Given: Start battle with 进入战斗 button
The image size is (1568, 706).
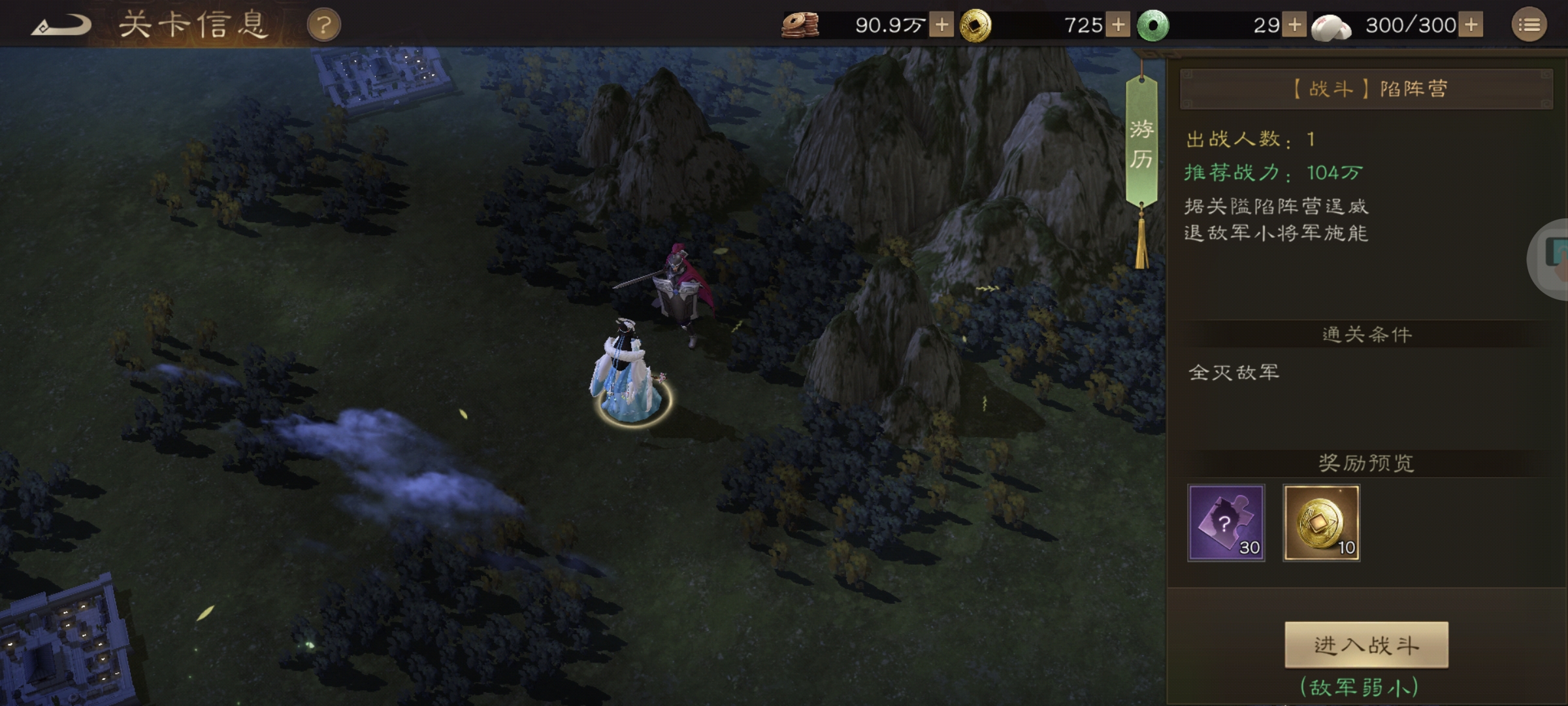Looking at the screenshot, I should 1366,645.
